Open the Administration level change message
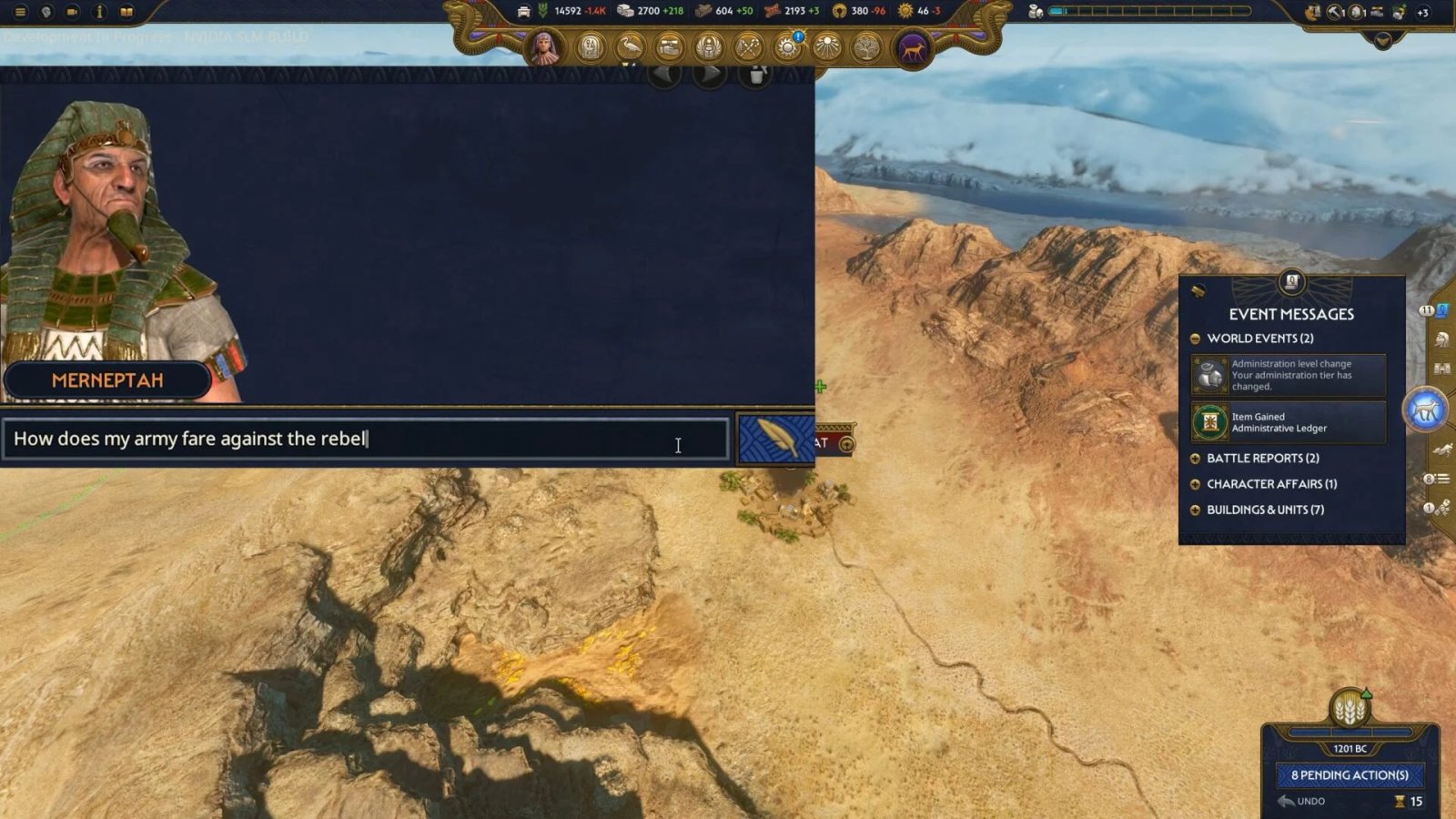The height and width of the screenshot is (819, 1456). tap(1289, 375)
